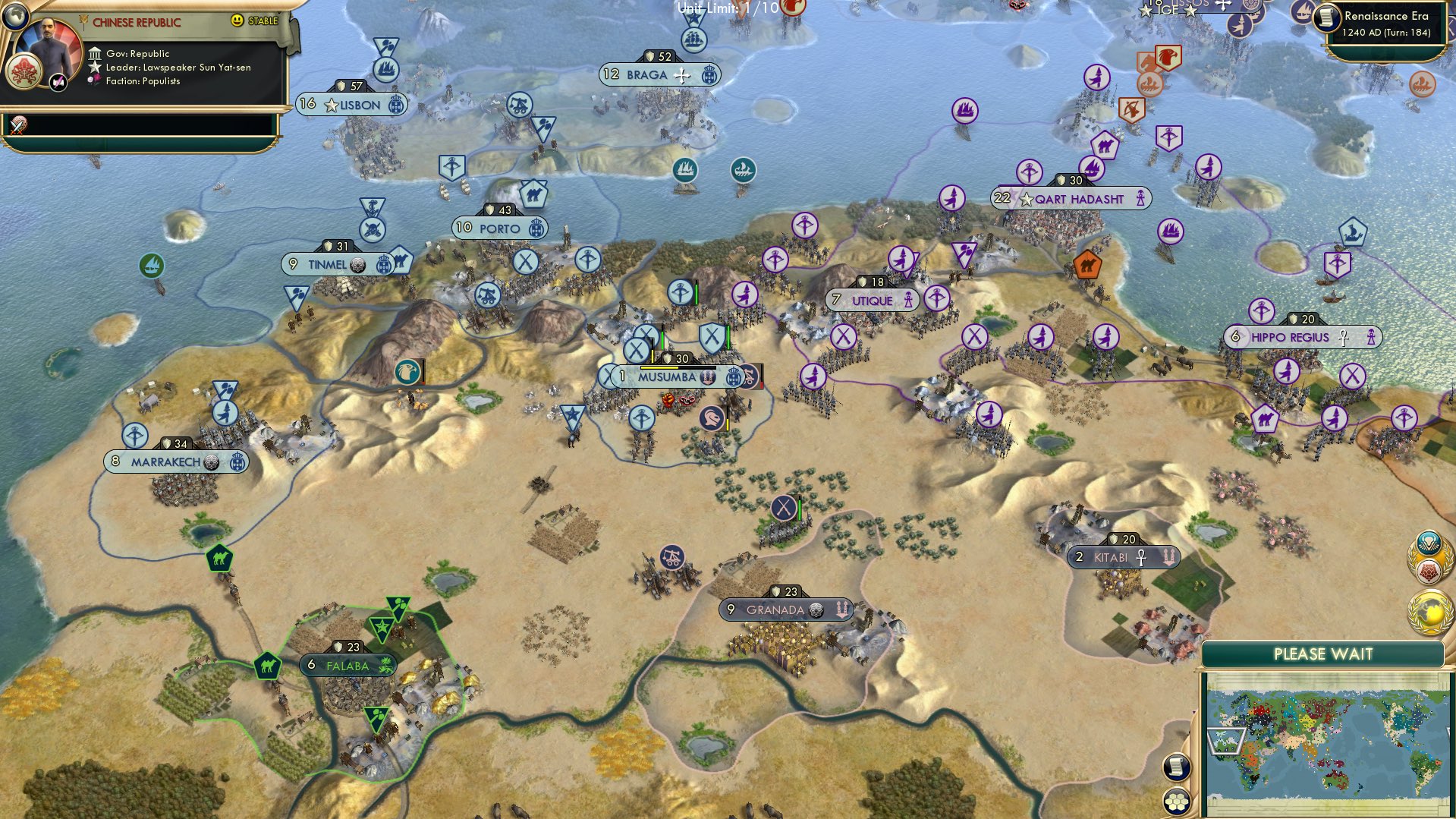Click the Chinese Republic faction emblem
The width and height of the screenshot is (1456, 819).
(24, 72)
